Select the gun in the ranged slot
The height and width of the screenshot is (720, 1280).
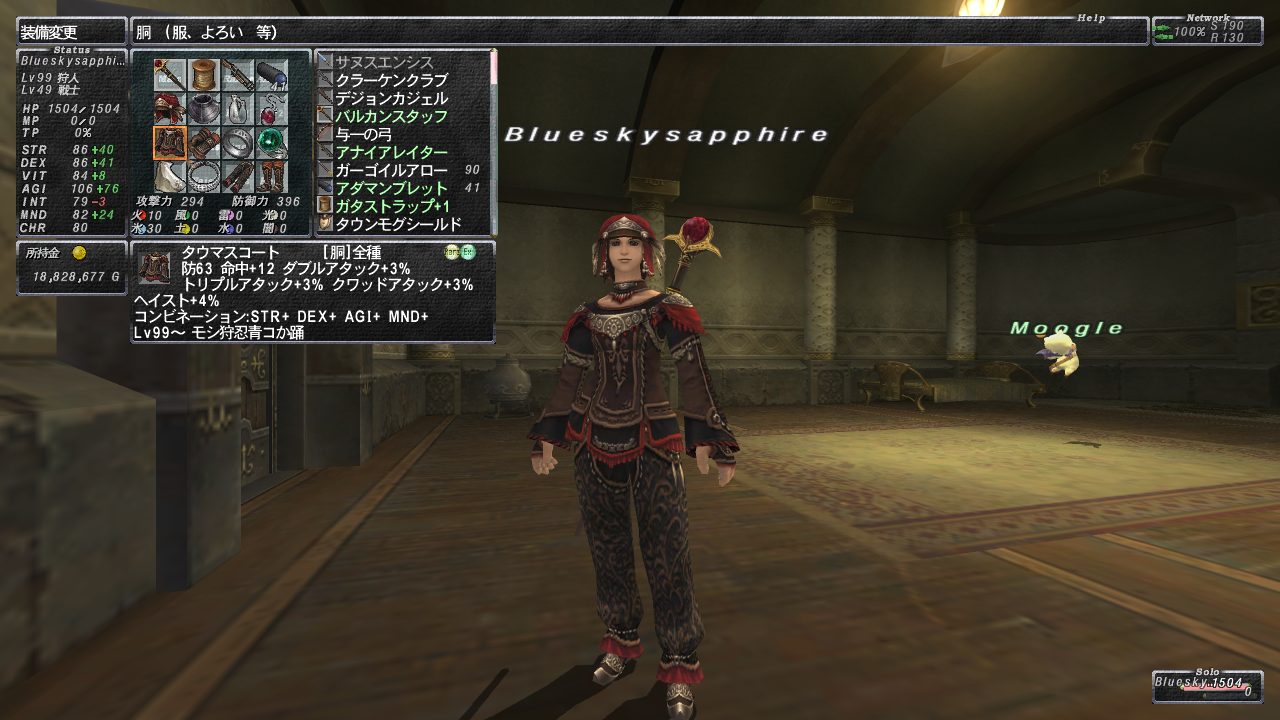(x=238, y=75)
